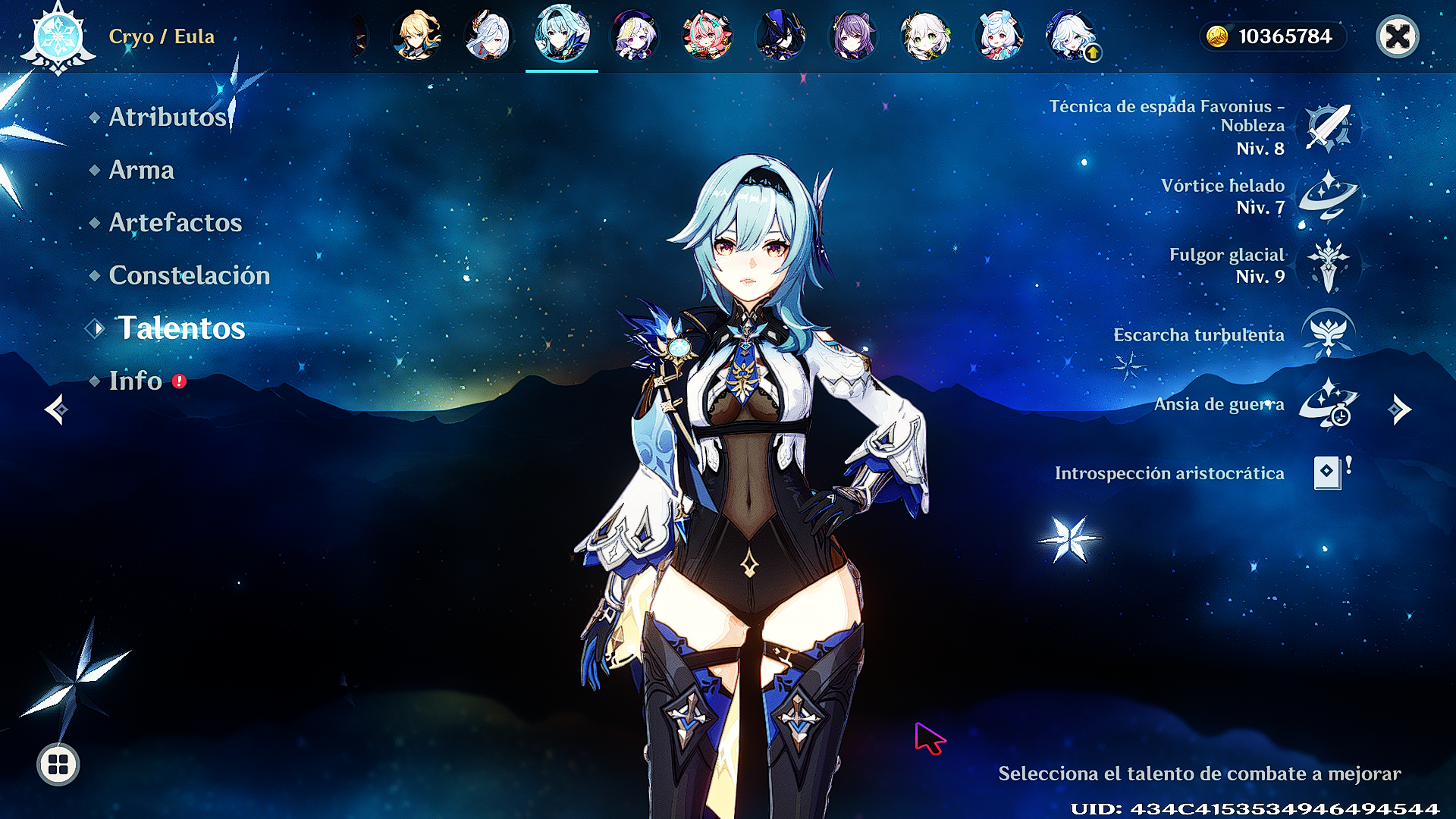Select the Fulgor glacial burst talent
This screenshot has width=1456, height=819.
[1329, 265]
